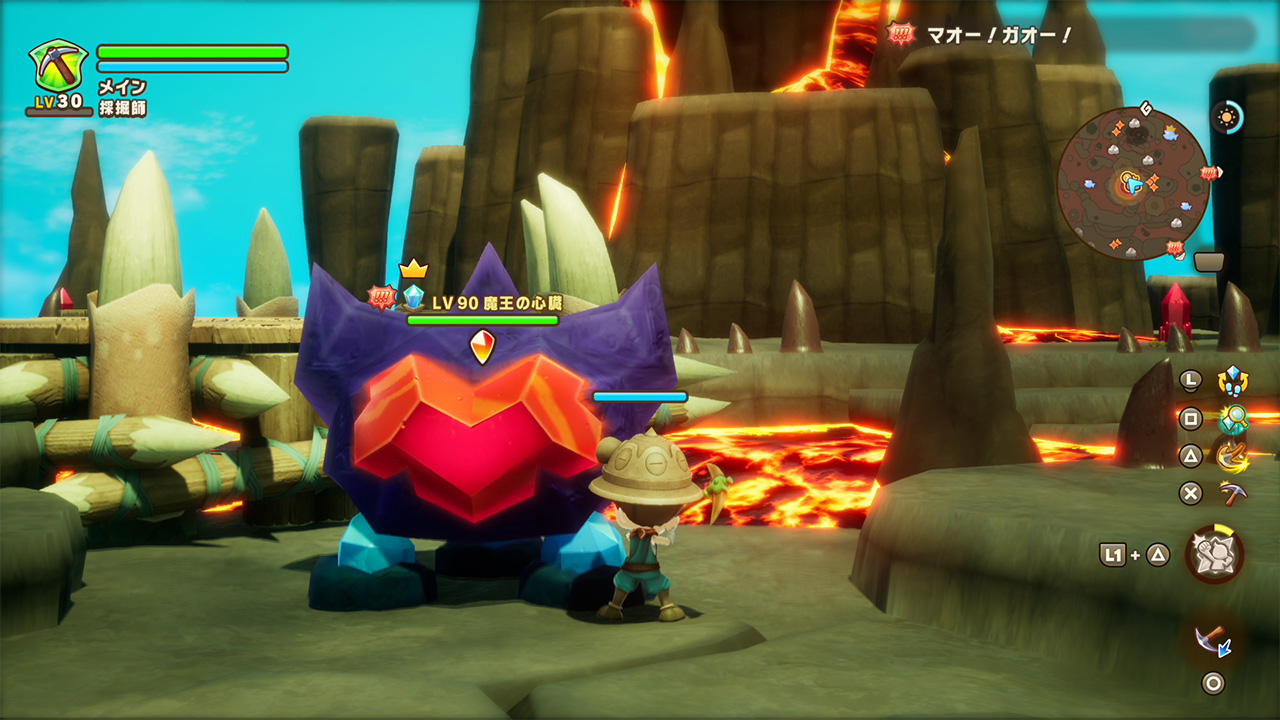Select the crowned fish marker on minimap
This screenshot has width=1280, height=720.
point(1169,131)
